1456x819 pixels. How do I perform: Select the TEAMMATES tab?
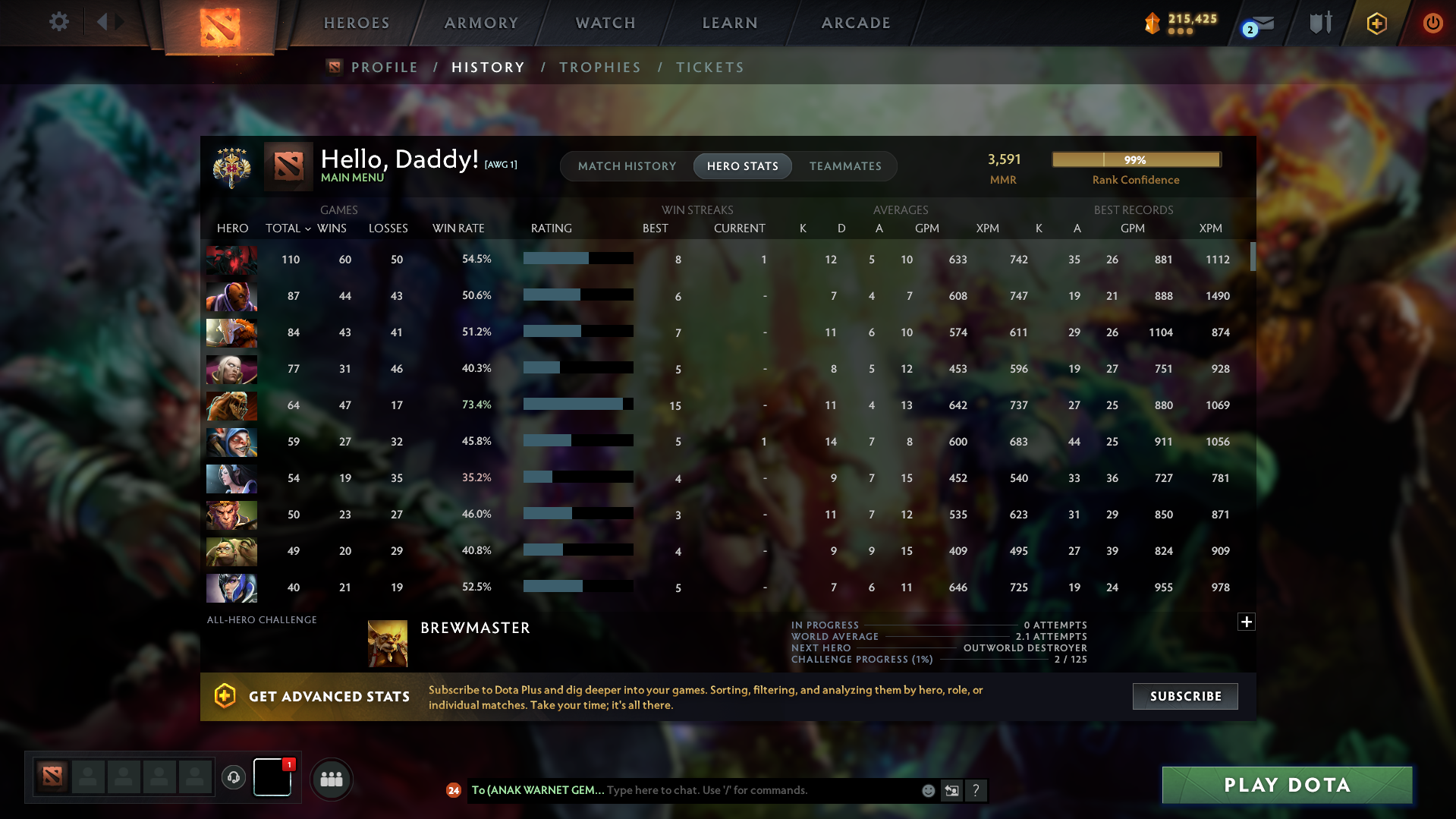click(845, 165)
